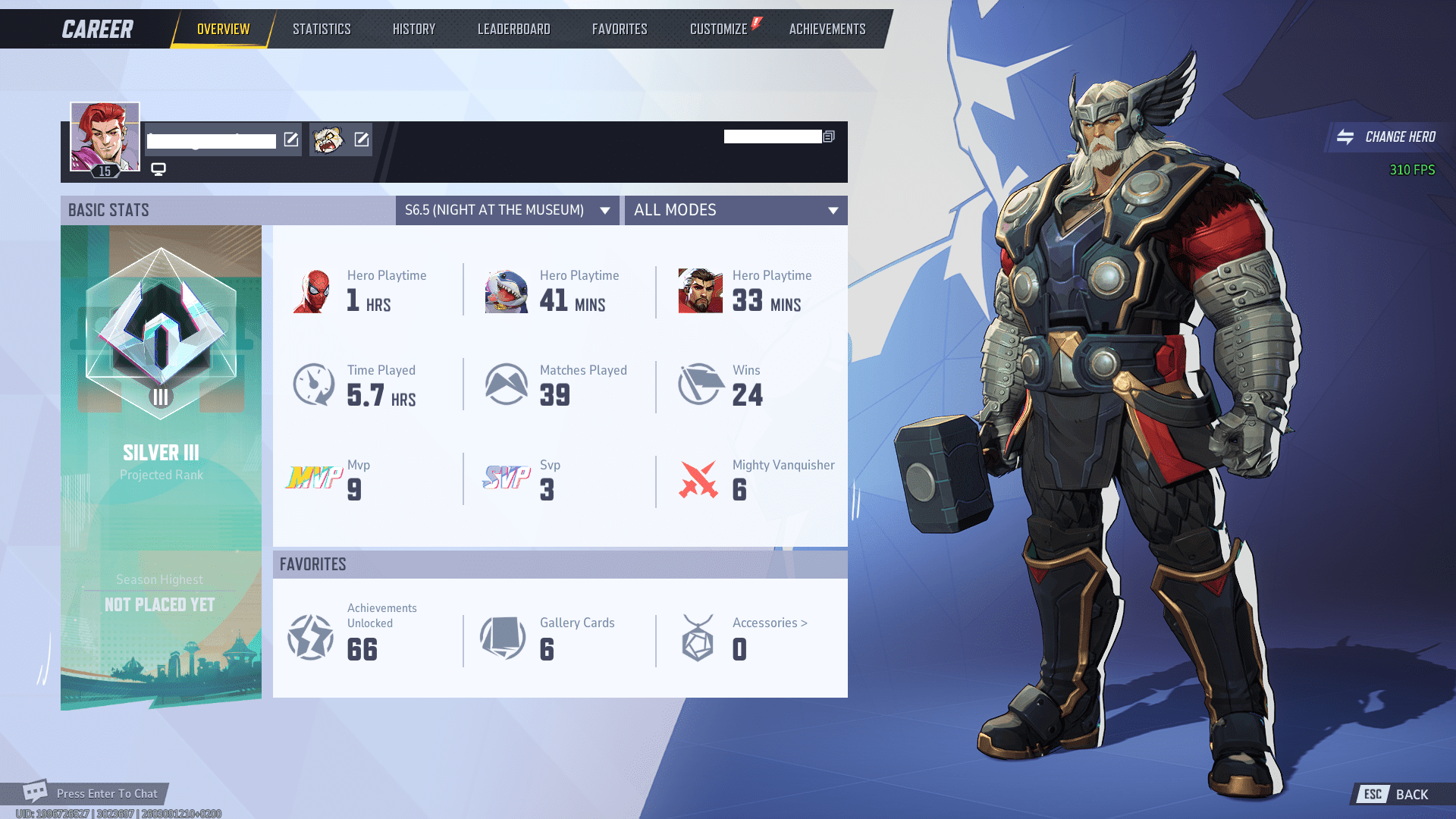Copy the player ID with the copy icon

click(829, 136)
